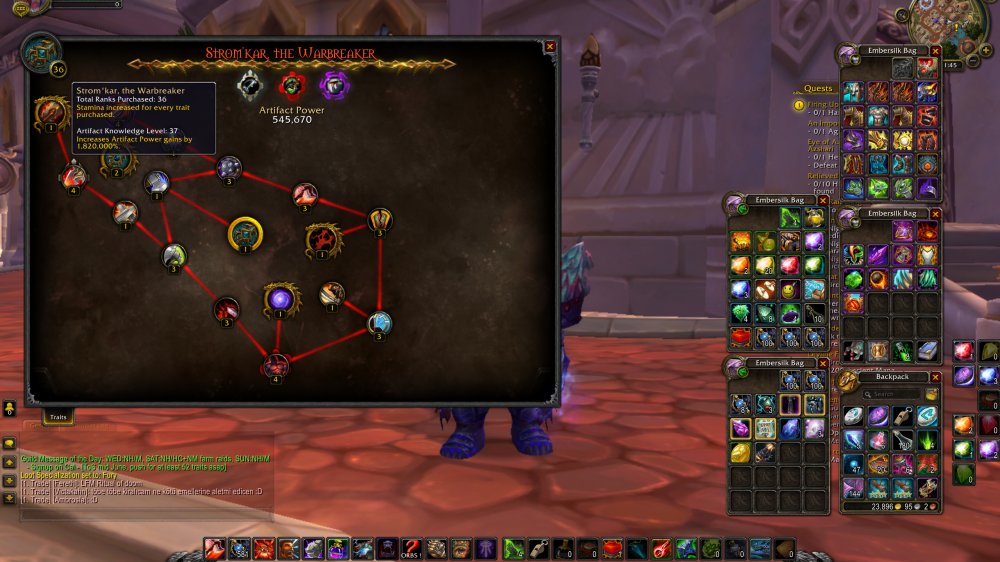The image size is (1000, 562).
Task: Open the chat bubble button
Action: (x=9, y=443)
